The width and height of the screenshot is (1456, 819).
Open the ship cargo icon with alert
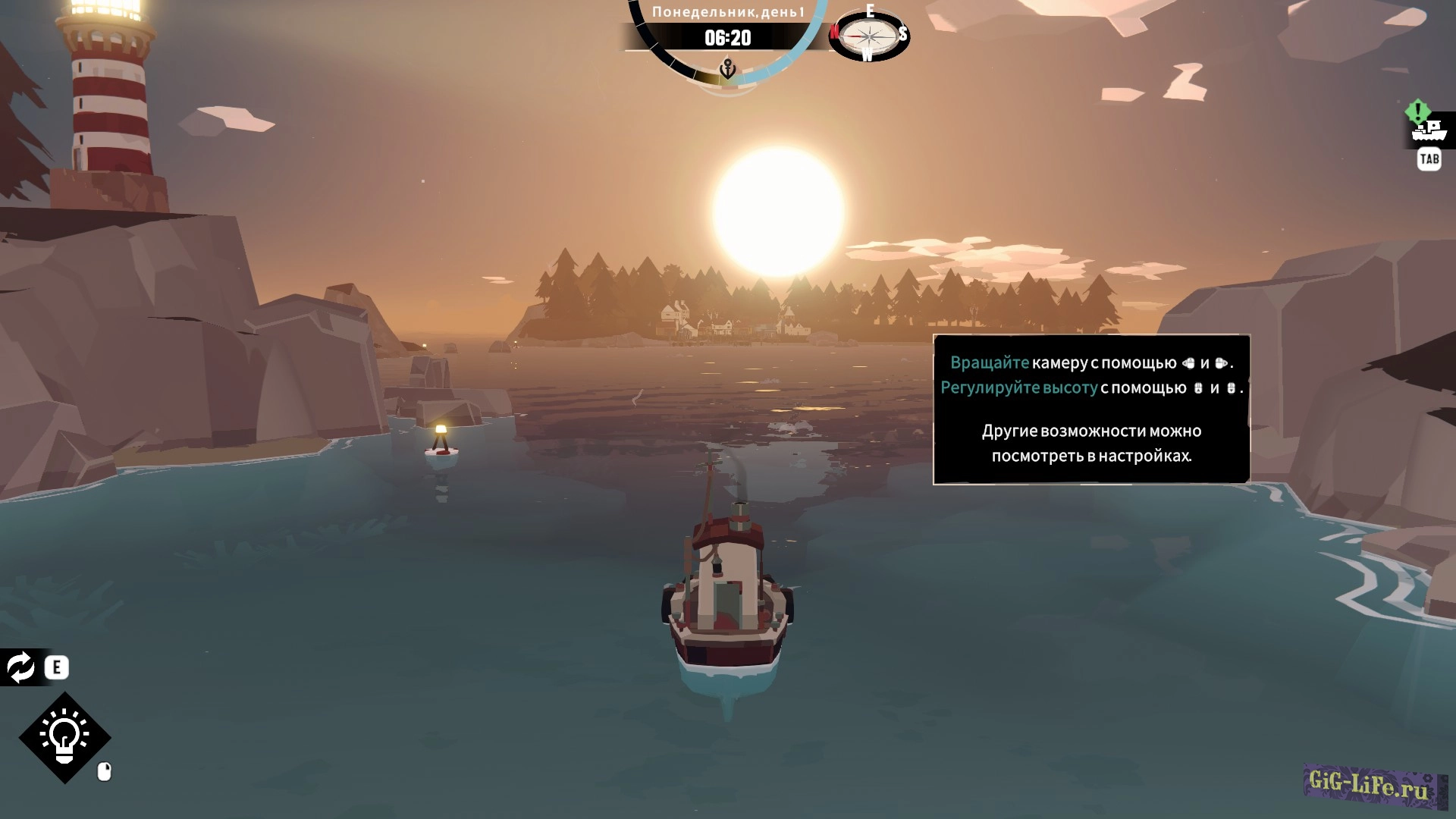tap(1429, 130)
